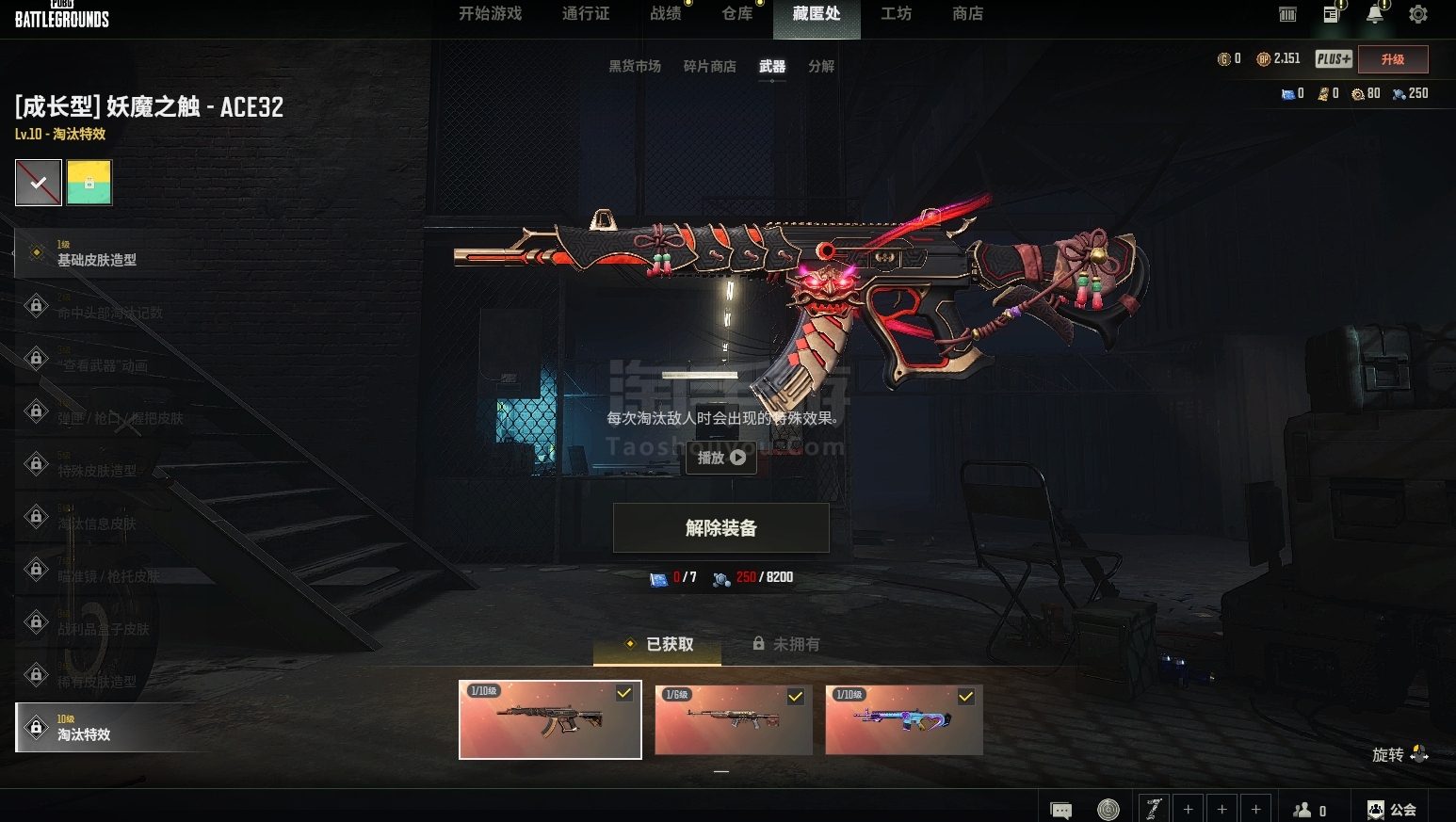Choose the blue 1/10级 weapon skin thumbnail
Image resolution: width=1456 pixels, height=822 pixels.
coord(903,719)
